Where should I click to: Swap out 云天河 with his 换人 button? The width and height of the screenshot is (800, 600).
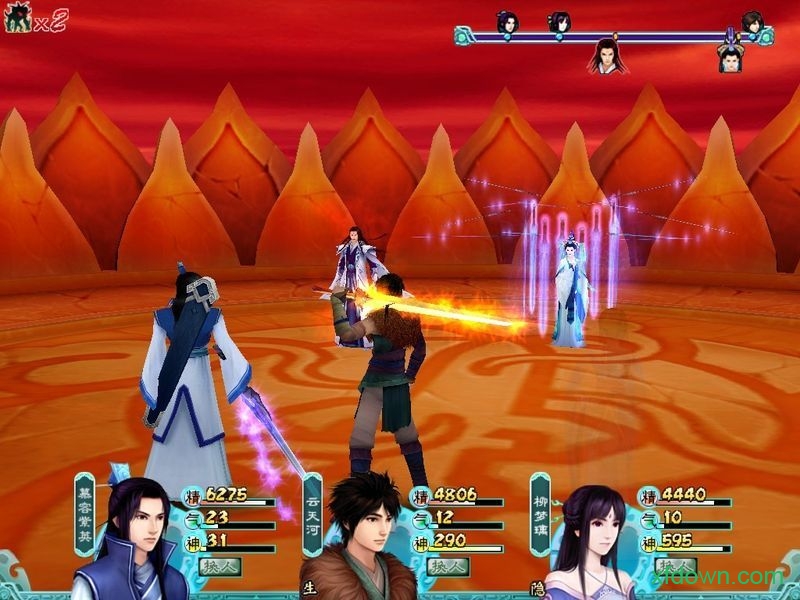click(449, 566)
